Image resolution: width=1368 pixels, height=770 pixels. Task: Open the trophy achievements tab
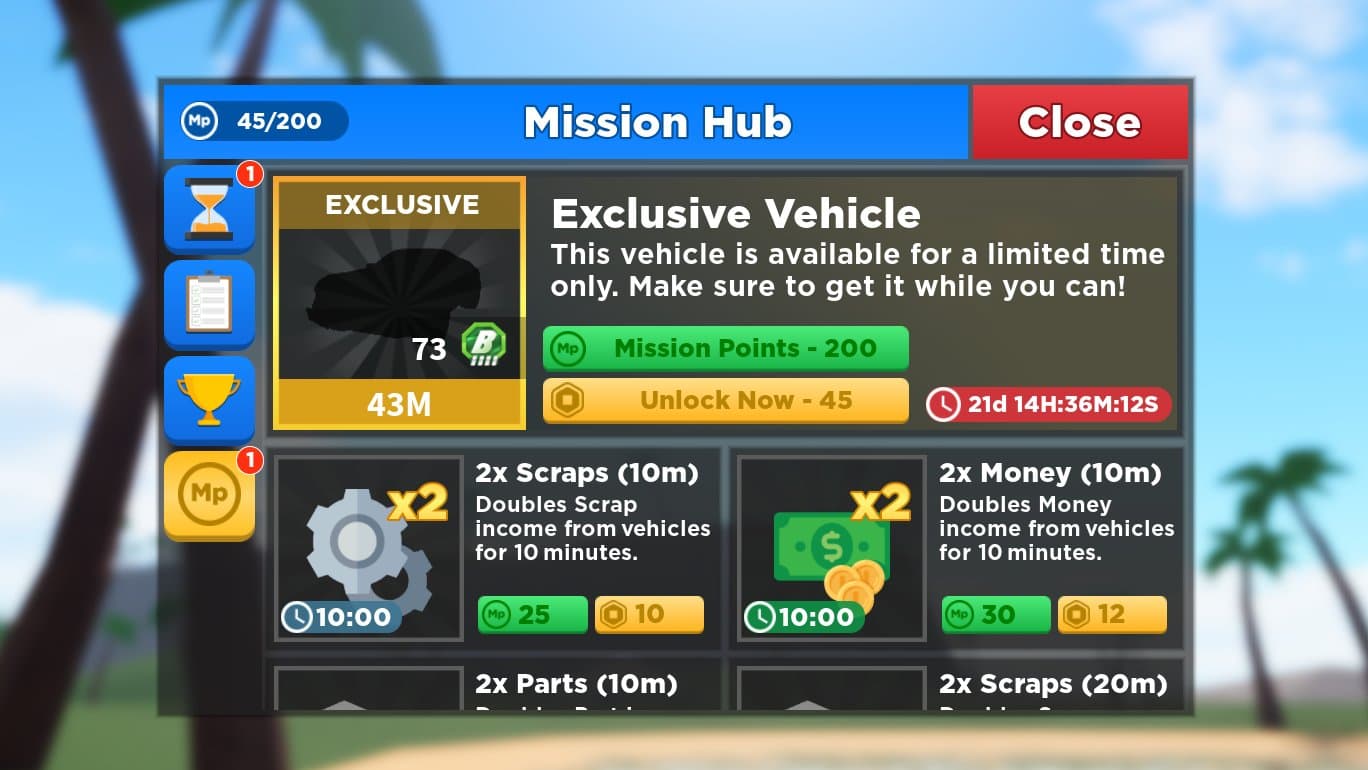click(x=209, y=398)
